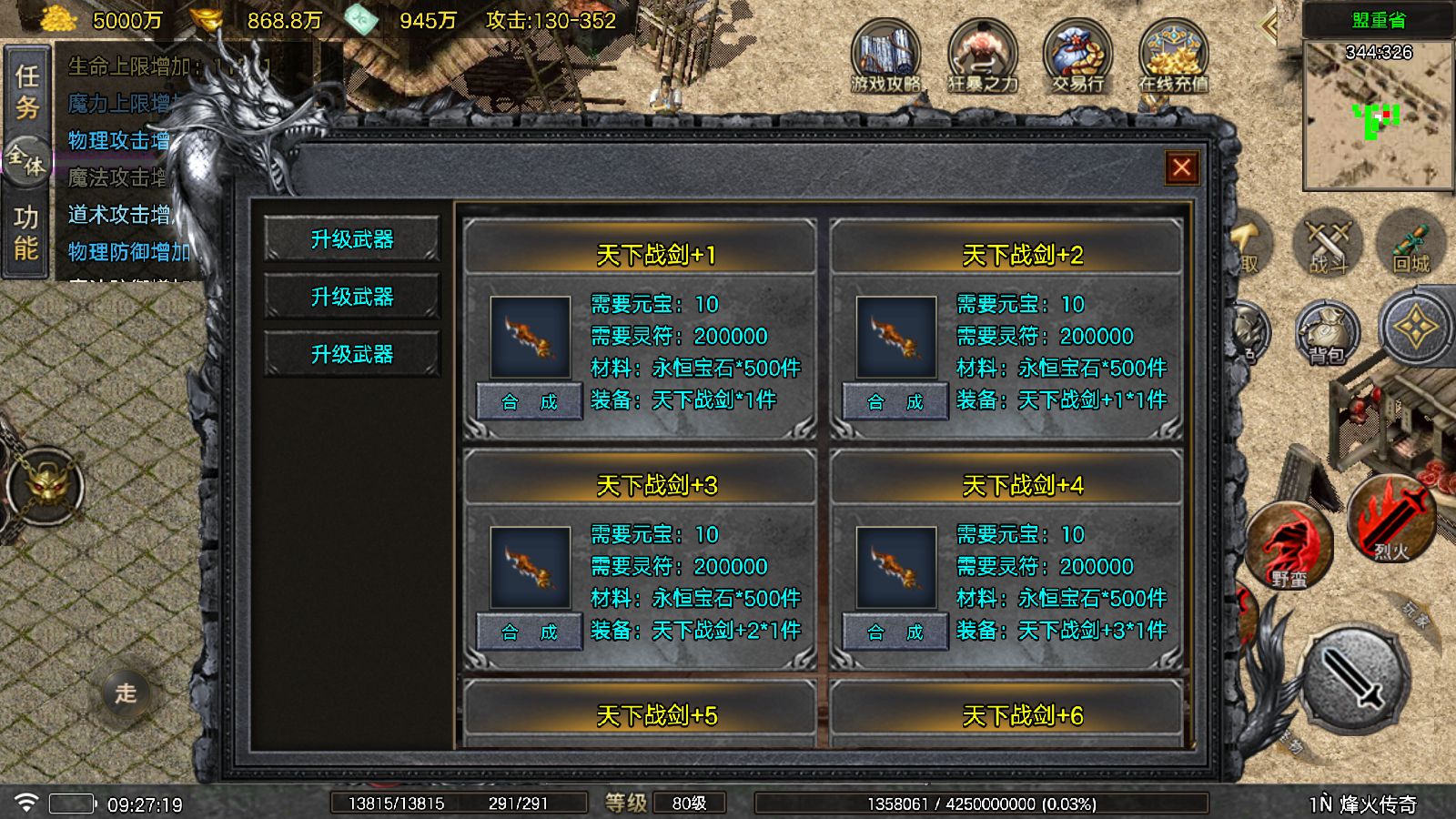Hit 合成 under the 天下战剑+4 recipe
Screen dimensions: 1456x819
895,632
